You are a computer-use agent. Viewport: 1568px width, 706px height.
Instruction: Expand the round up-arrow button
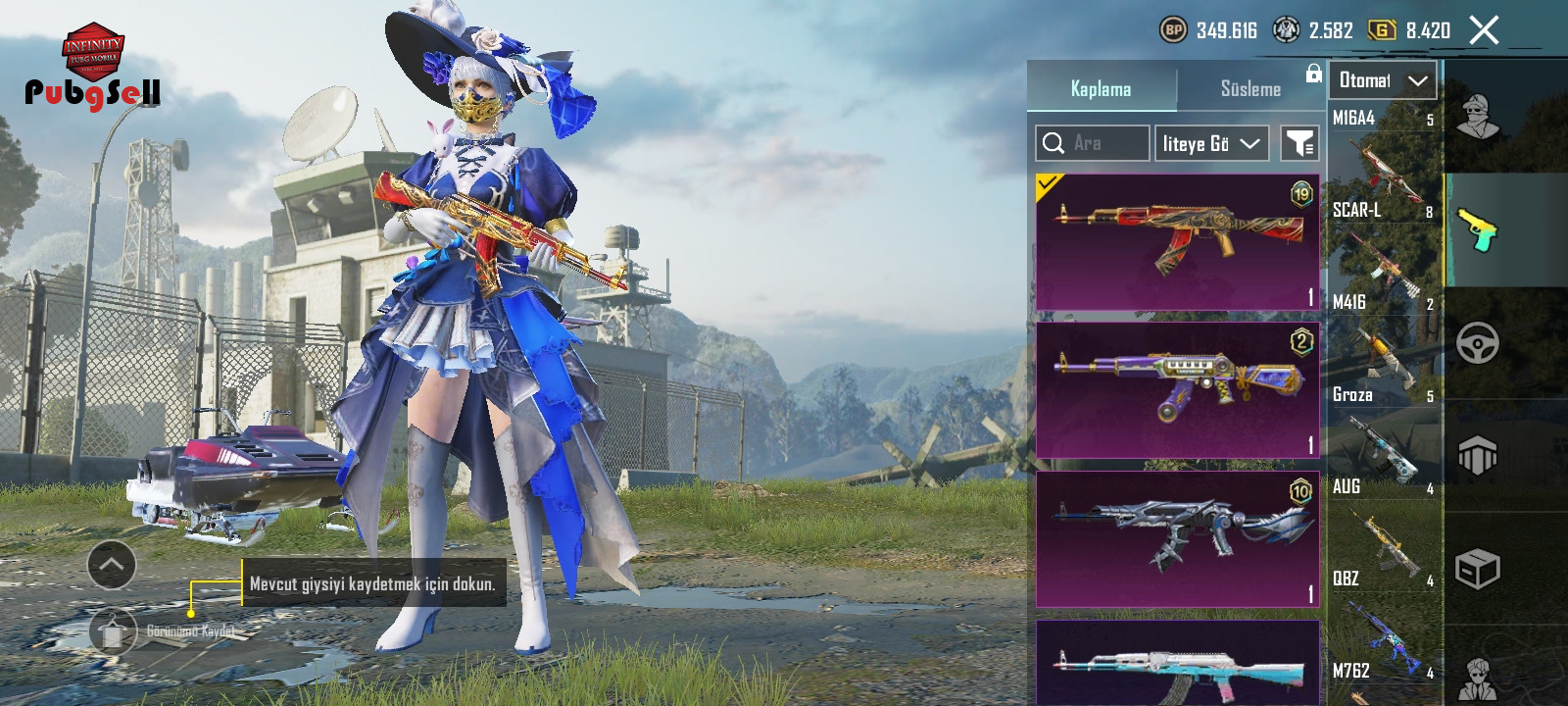[x=112, y=565]
